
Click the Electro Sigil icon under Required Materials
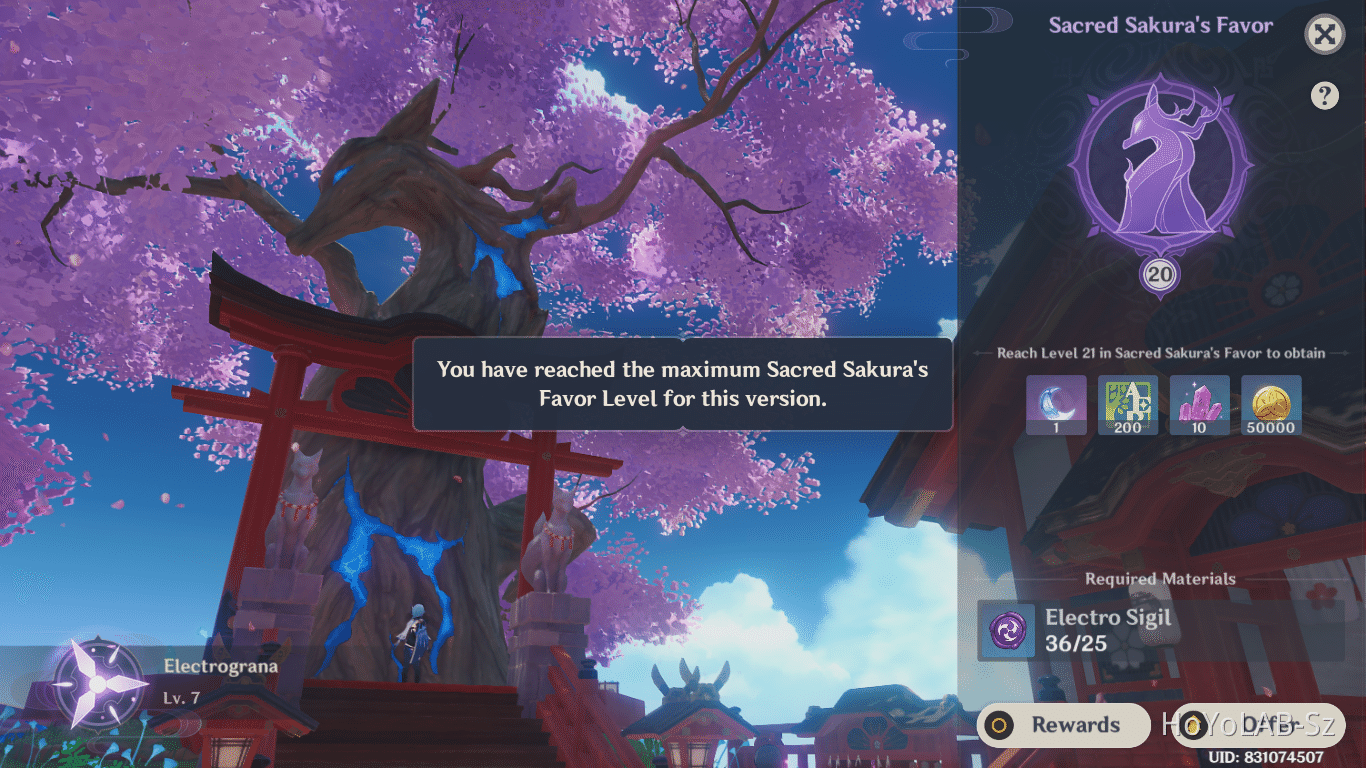click(x=1006, y=631)
